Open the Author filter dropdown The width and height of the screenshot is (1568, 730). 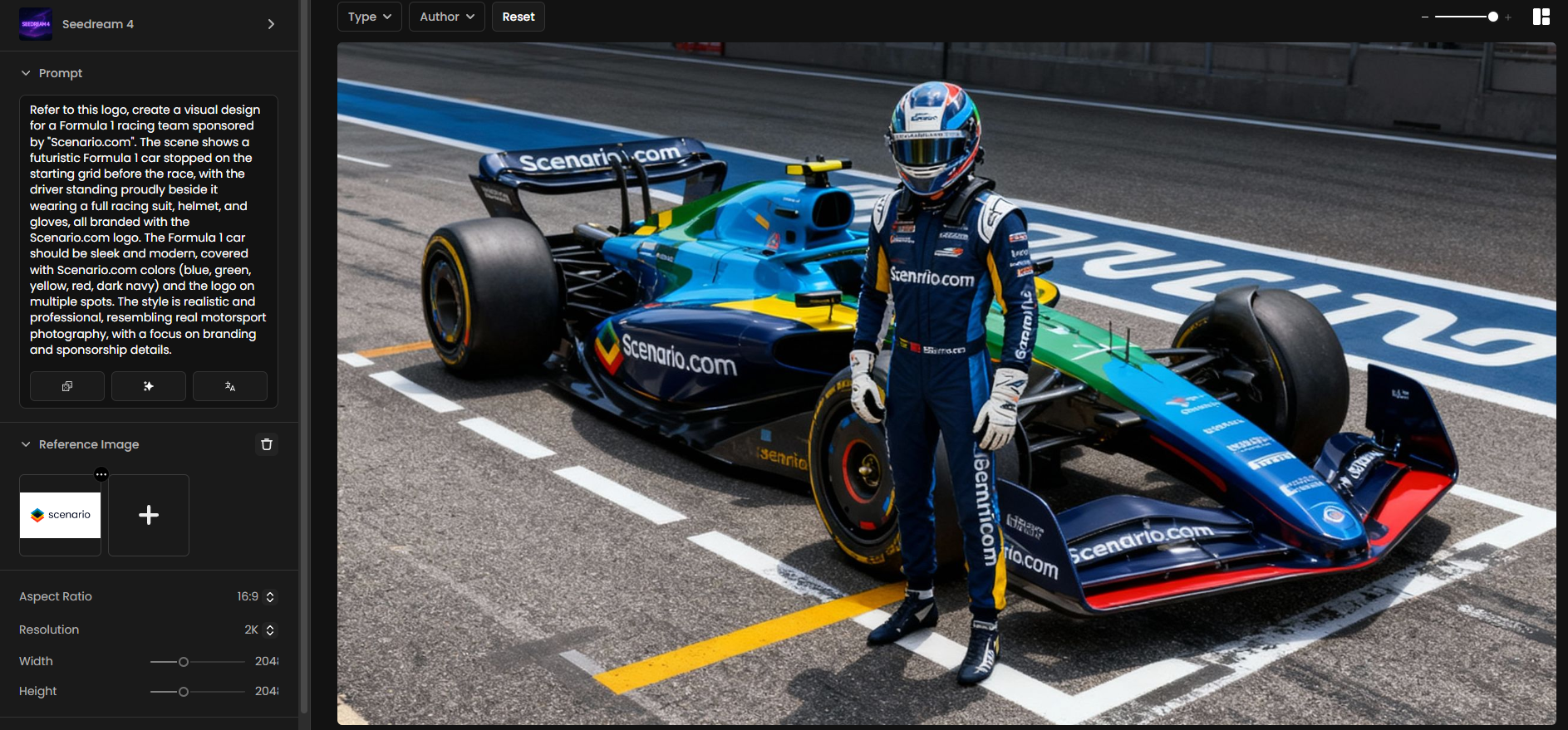pyautogui.click(x=447, y=17)
